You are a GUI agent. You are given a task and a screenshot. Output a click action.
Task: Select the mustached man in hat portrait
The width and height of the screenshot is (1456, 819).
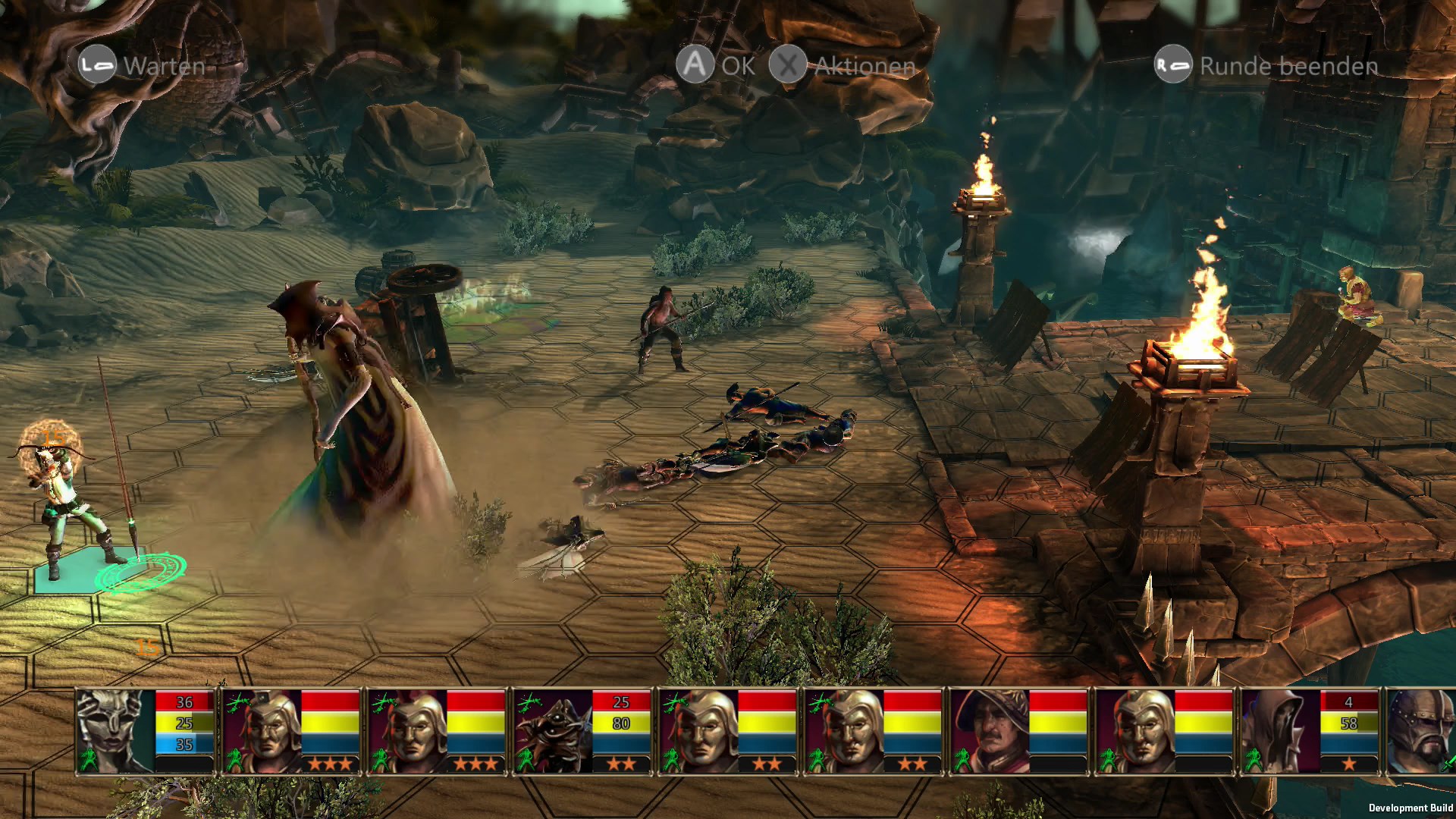pyautogui.click(x=989, y=730)
